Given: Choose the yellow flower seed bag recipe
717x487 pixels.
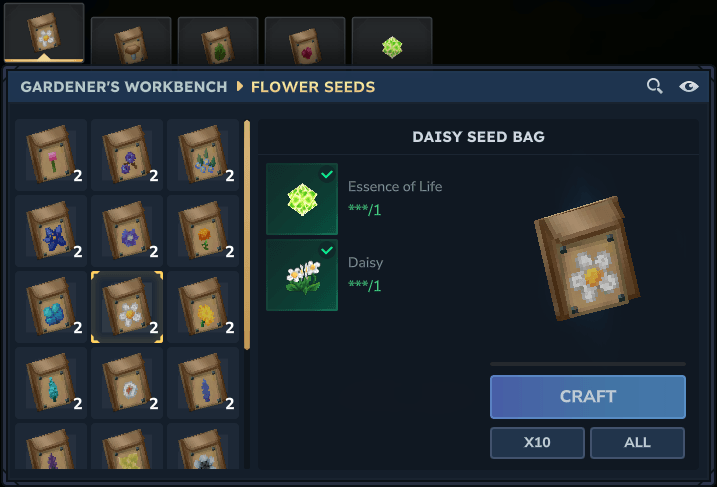Looking at the screenshot, I should coord(203,306).
